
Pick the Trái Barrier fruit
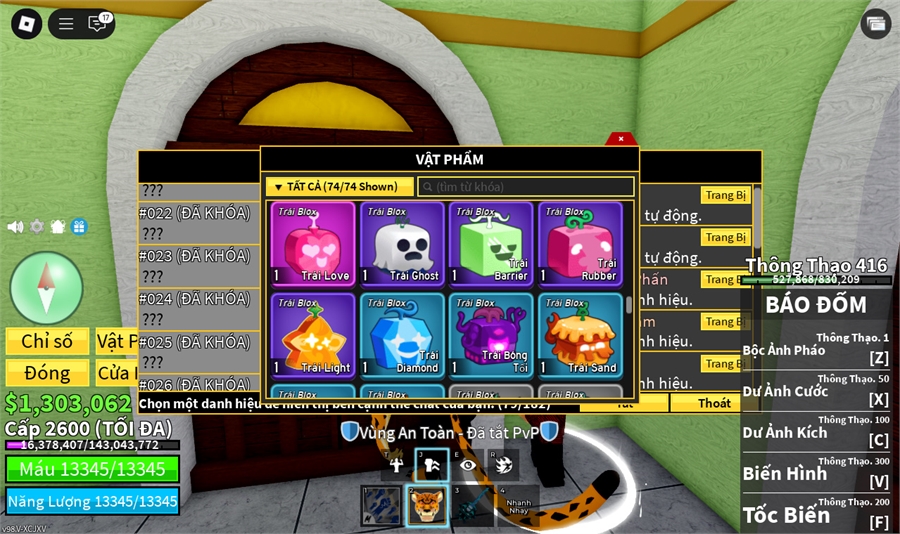pyautogui.click(x=491, y=245)
